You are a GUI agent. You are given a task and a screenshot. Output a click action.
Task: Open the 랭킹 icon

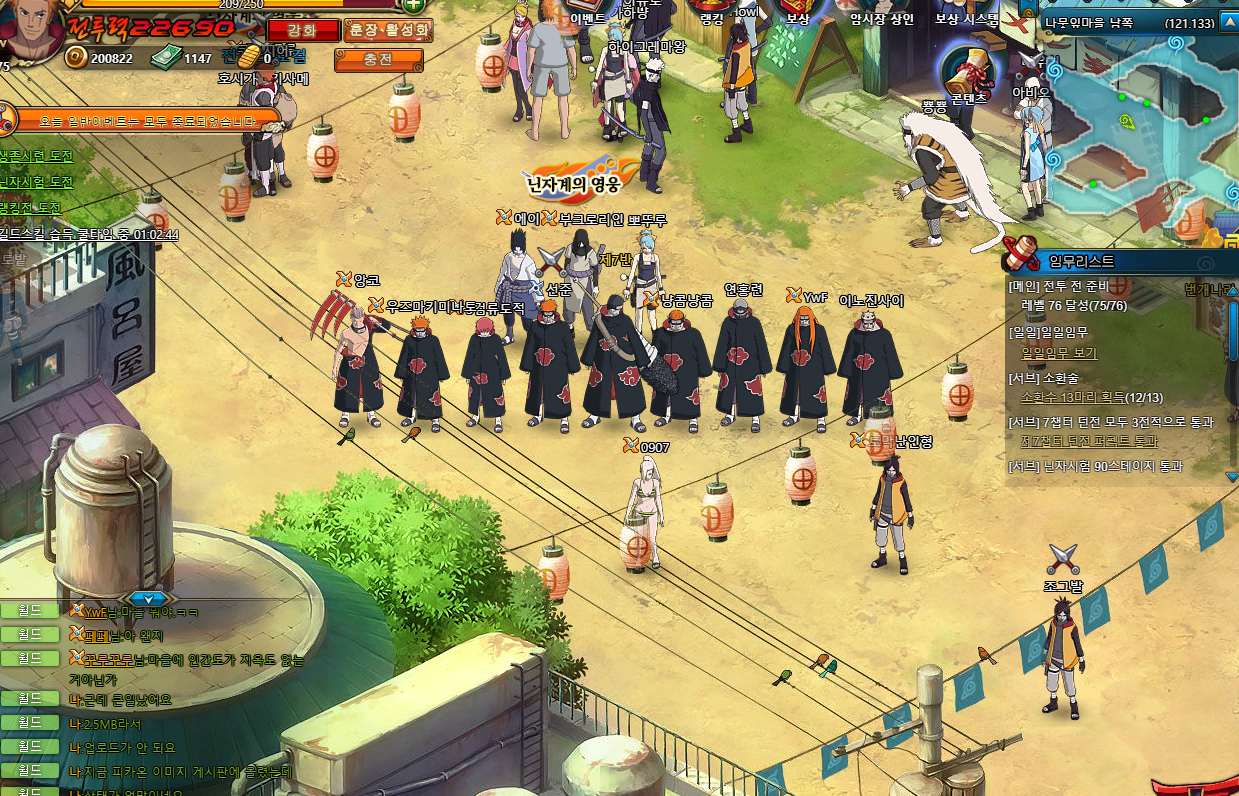[711, 10]
